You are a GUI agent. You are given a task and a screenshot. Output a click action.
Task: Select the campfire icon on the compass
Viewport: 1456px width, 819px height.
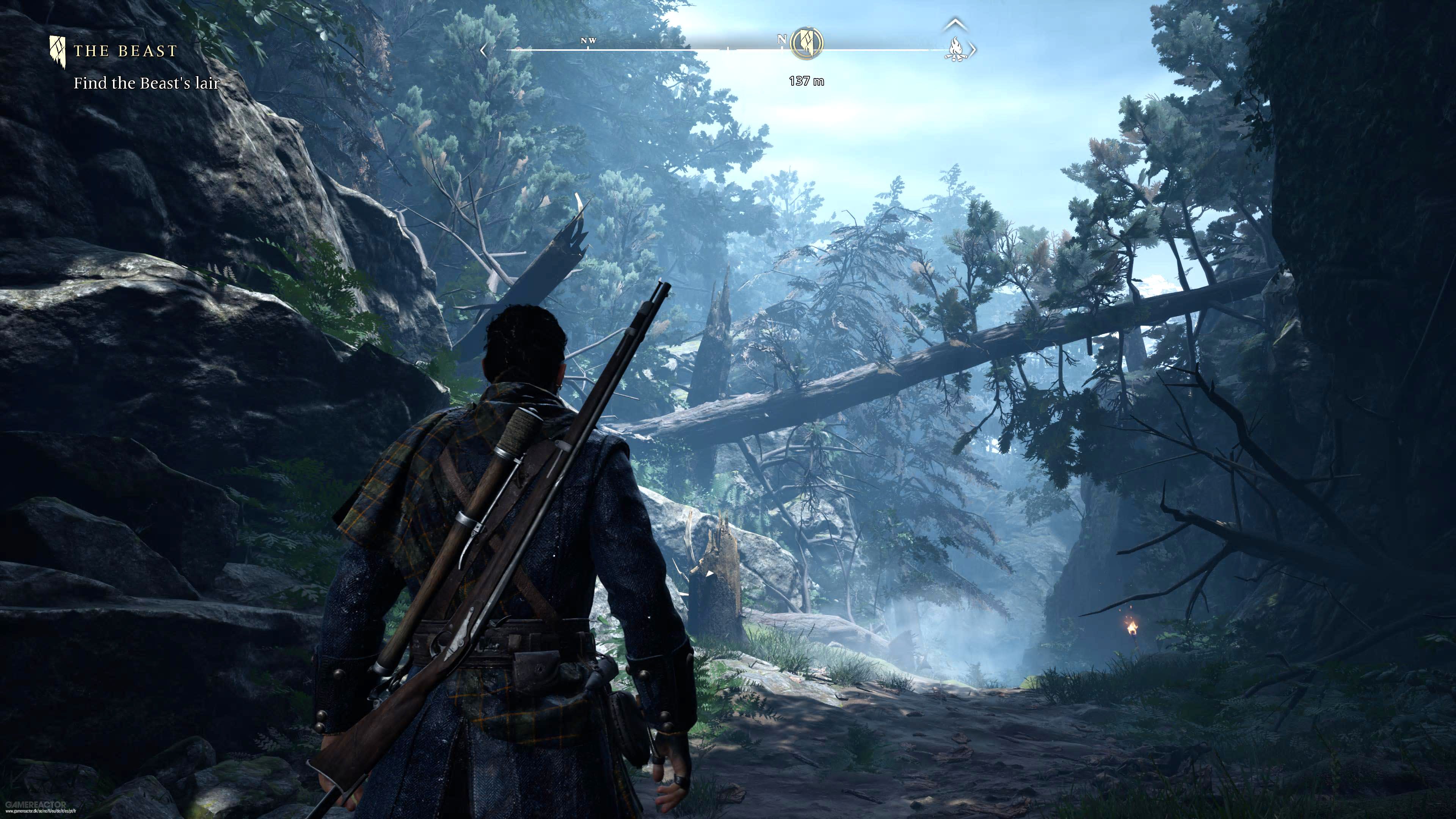coord(956,50)
